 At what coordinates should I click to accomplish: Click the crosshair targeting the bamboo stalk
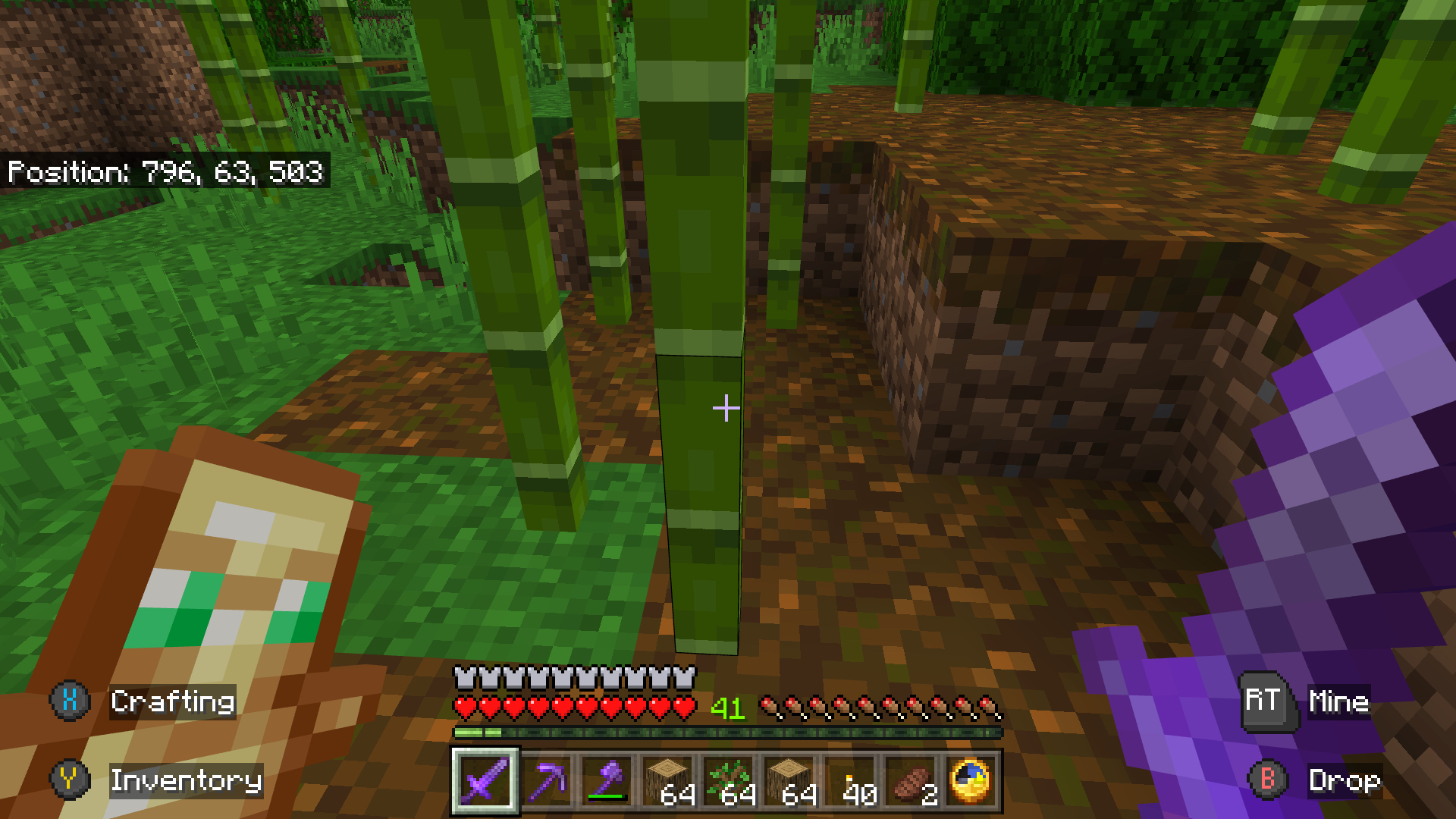point(726,408)
